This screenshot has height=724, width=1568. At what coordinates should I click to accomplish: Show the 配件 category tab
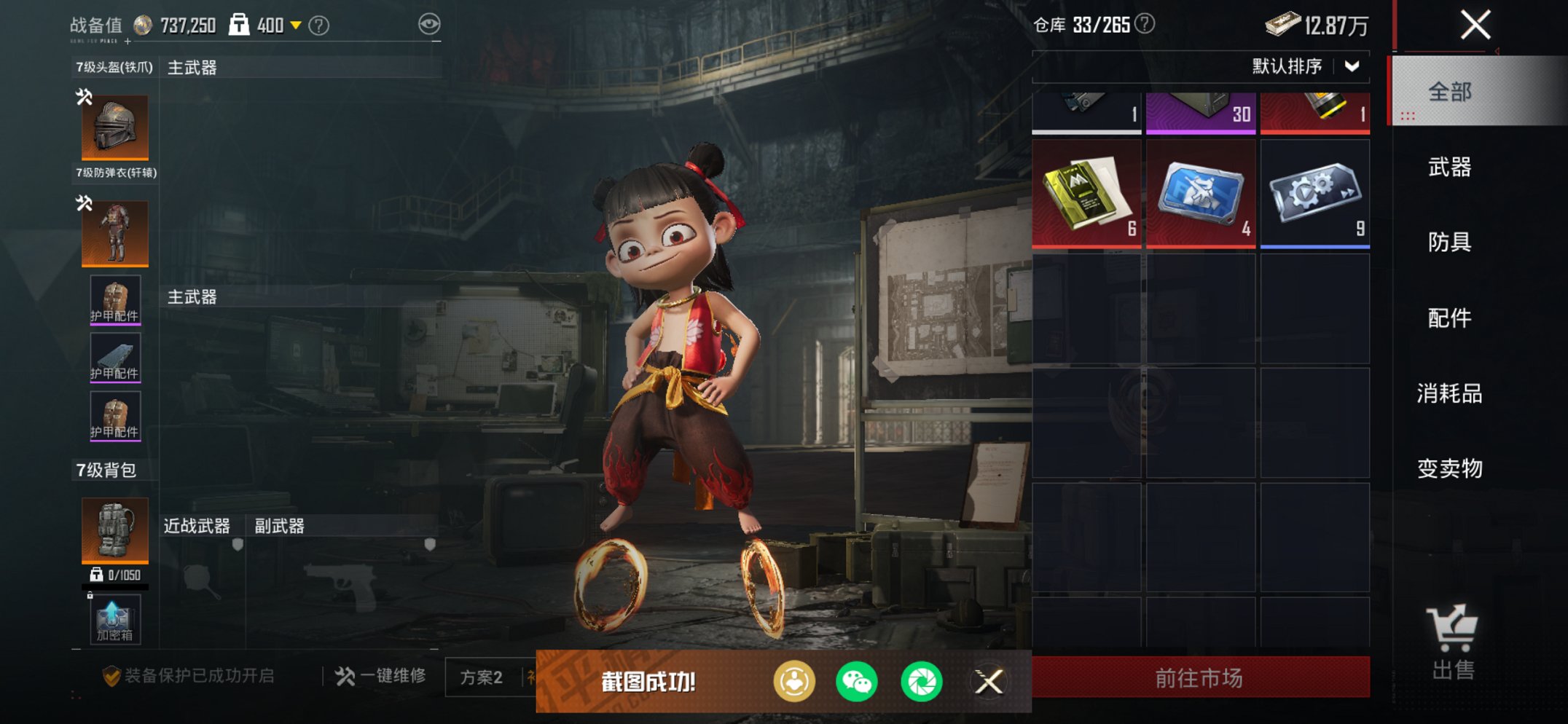coord(1450,318)
